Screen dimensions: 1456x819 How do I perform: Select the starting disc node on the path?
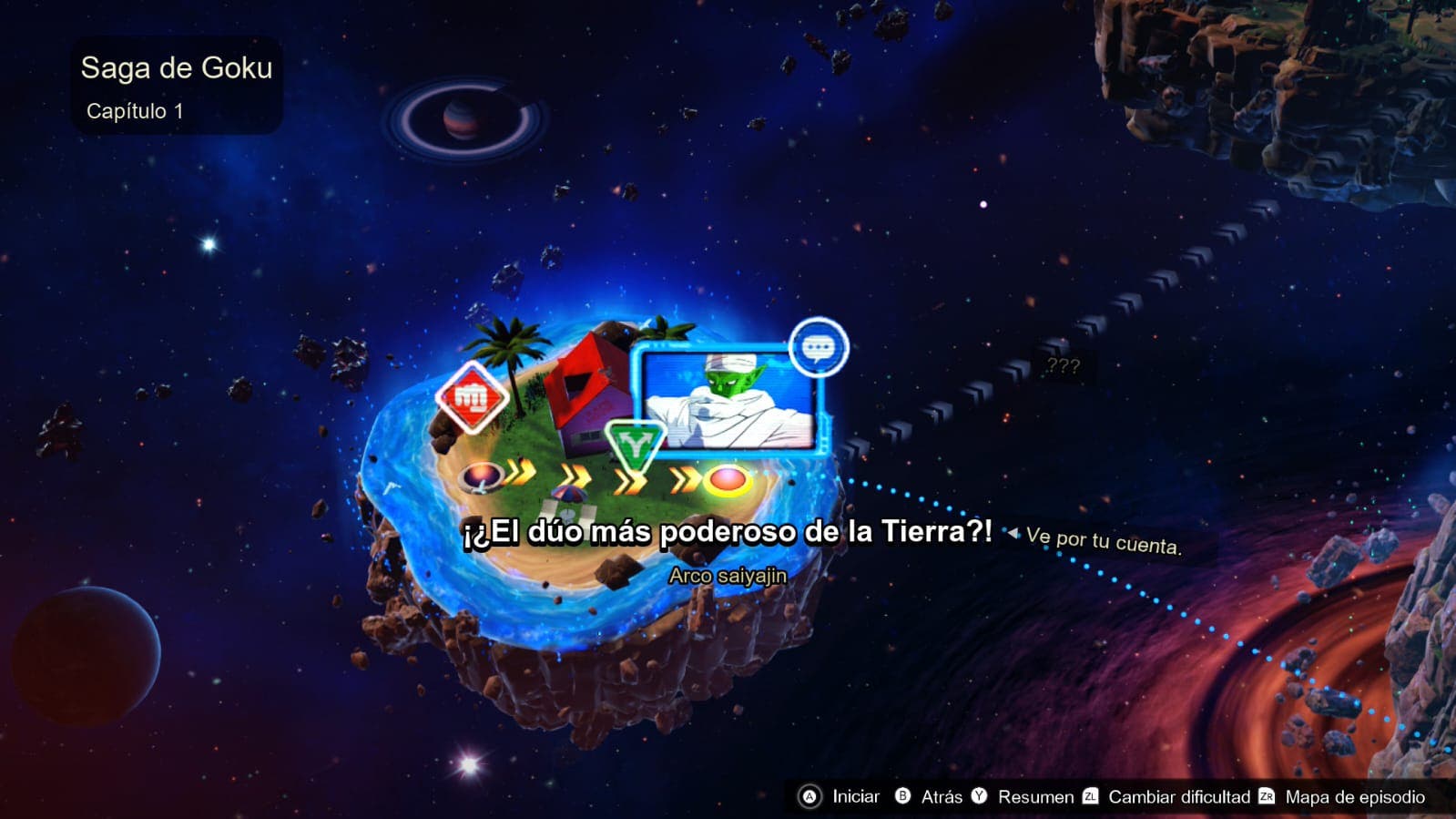(482, 476)
